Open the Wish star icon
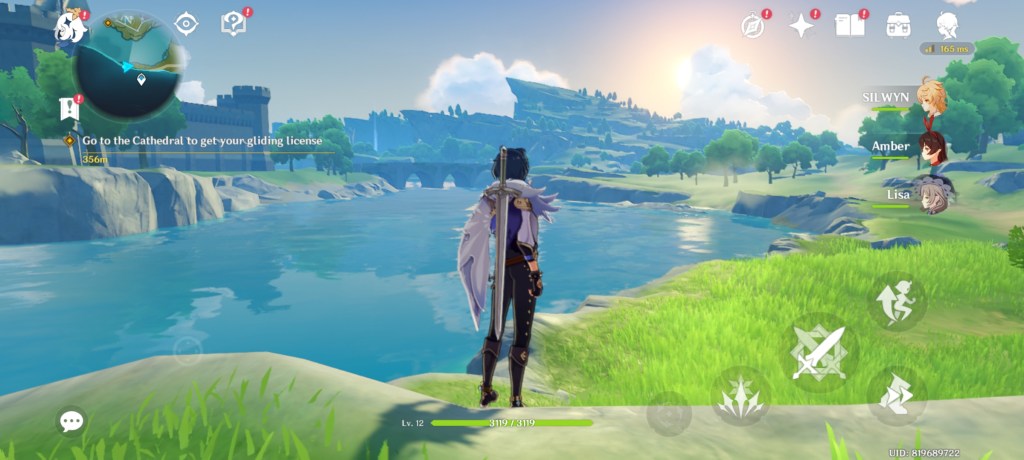This screenshot has width=1024, height=460. click(801, 26)
